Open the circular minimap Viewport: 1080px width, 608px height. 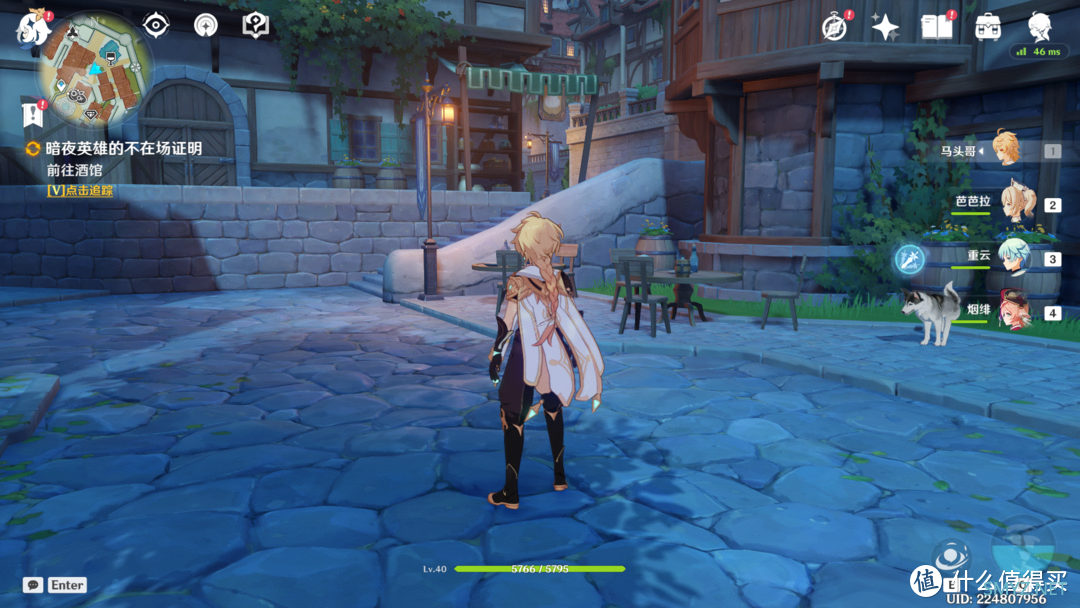[86, 73]
